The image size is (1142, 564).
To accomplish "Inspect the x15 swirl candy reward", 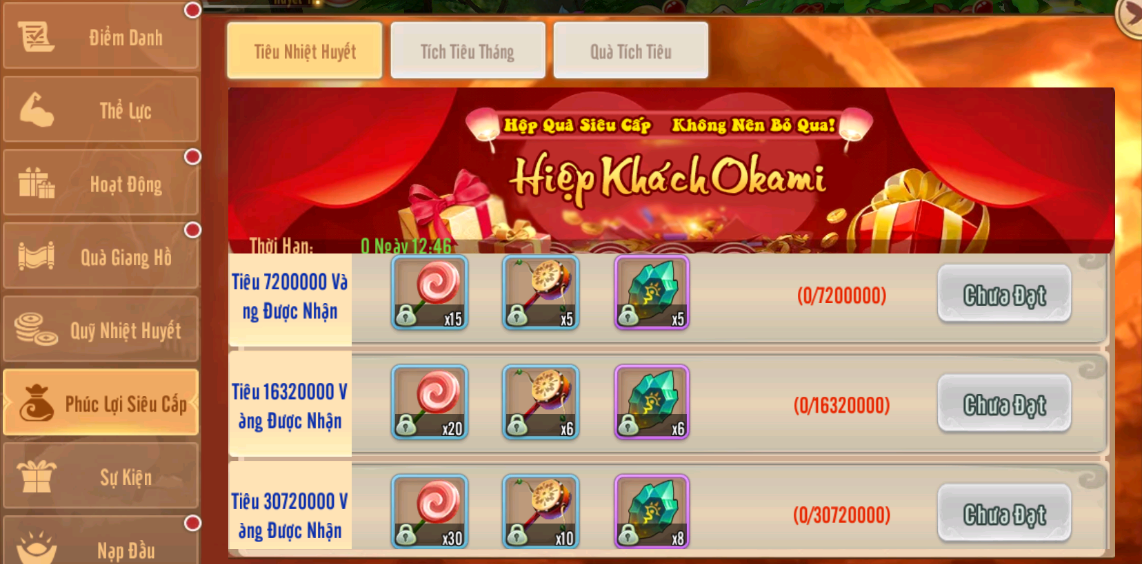I will (429, 292).
